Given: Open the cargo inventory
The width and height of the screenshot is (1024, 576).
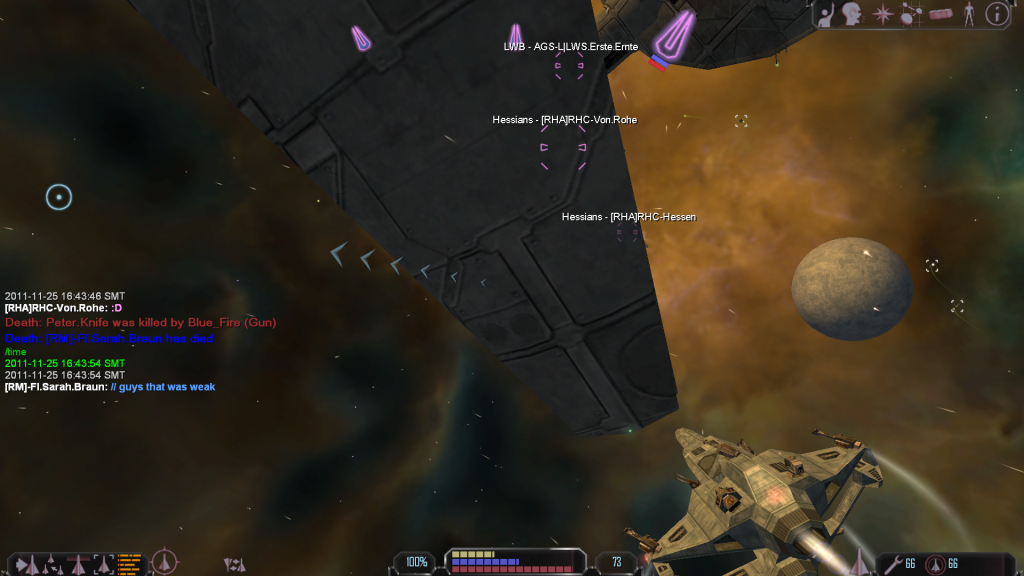Looking at the screenshot, I should tap(940, 14).
